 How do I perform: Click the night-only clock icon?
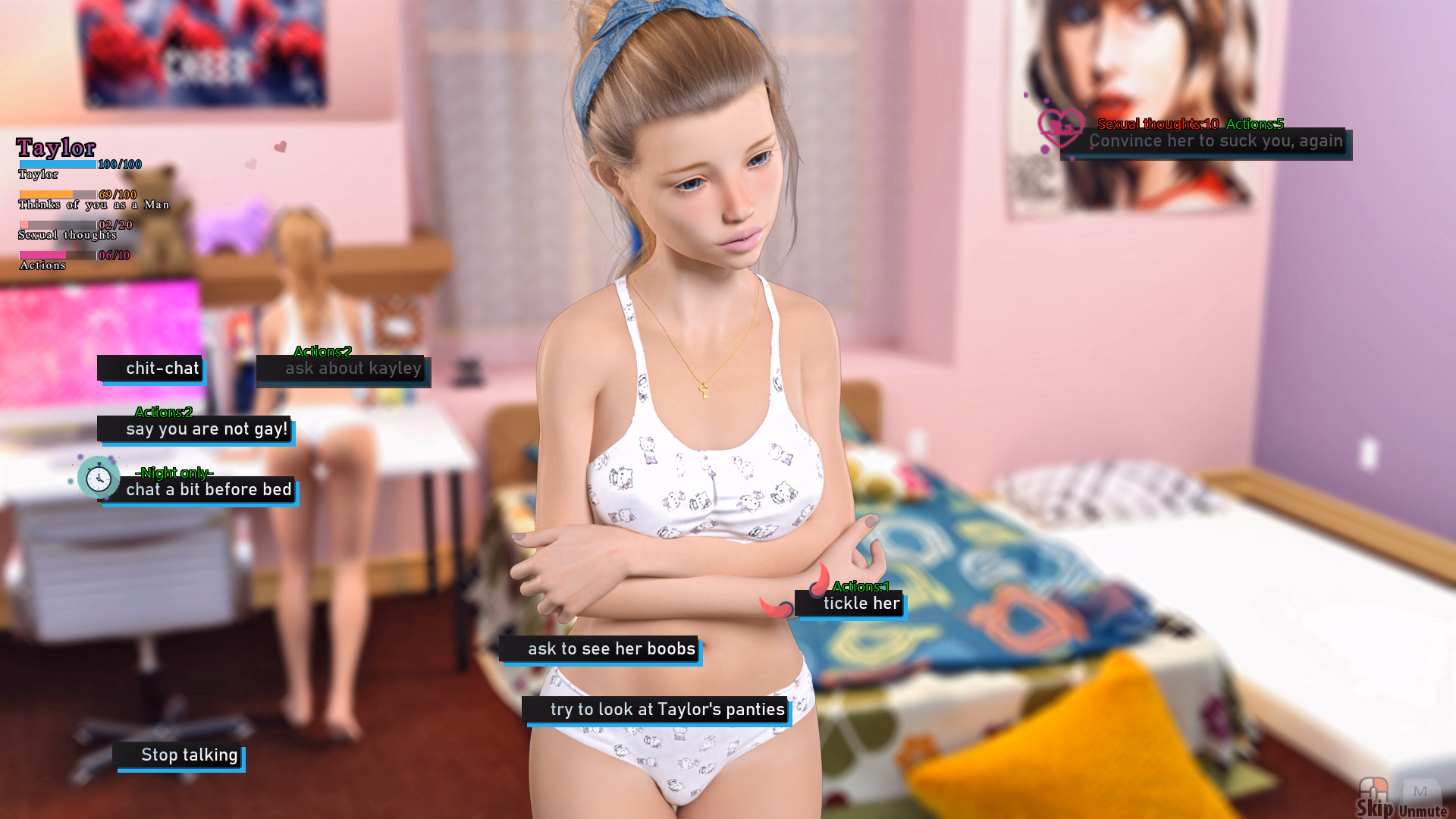(99, 478)
